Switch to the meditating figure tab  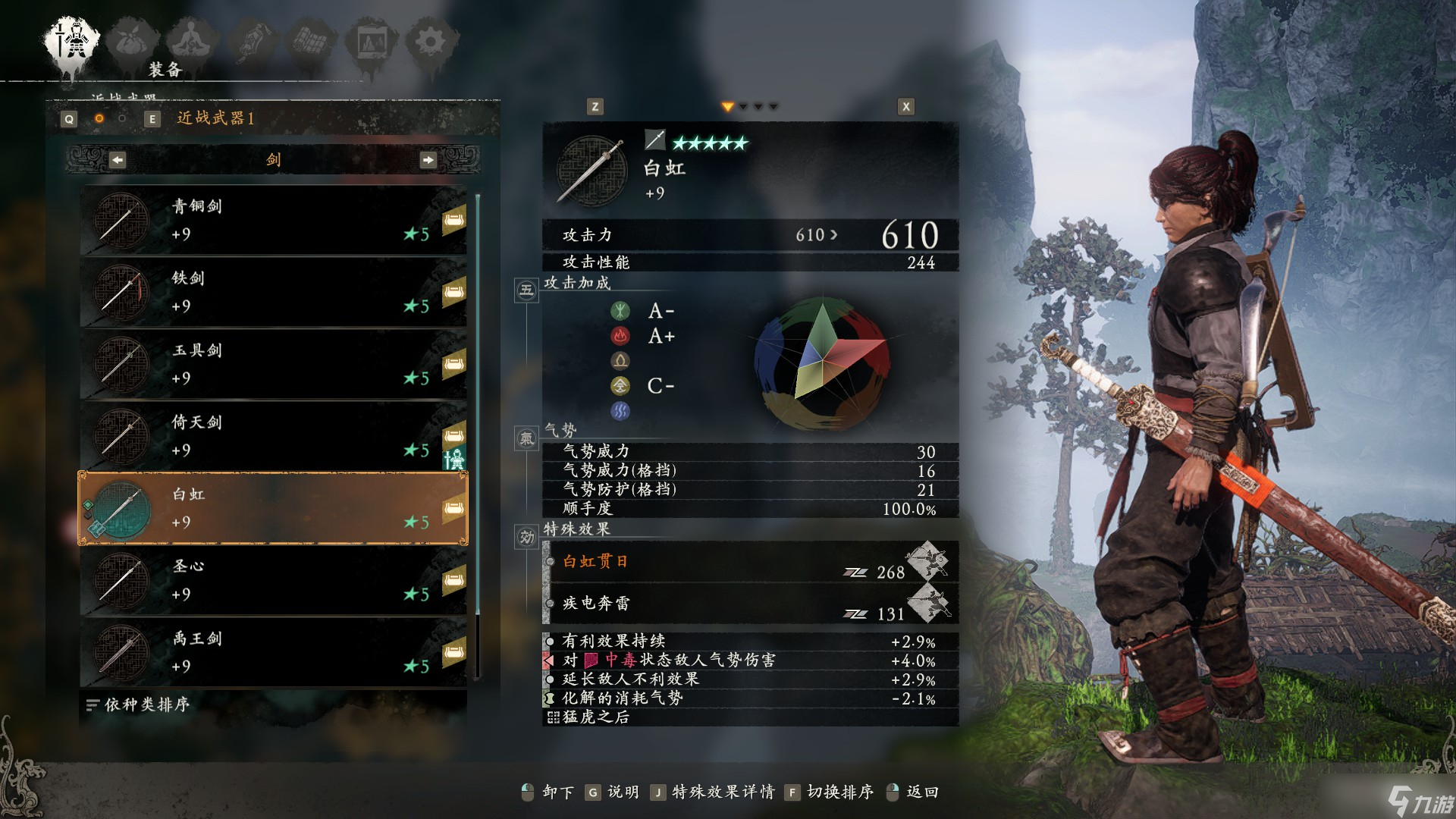[193, 42]
